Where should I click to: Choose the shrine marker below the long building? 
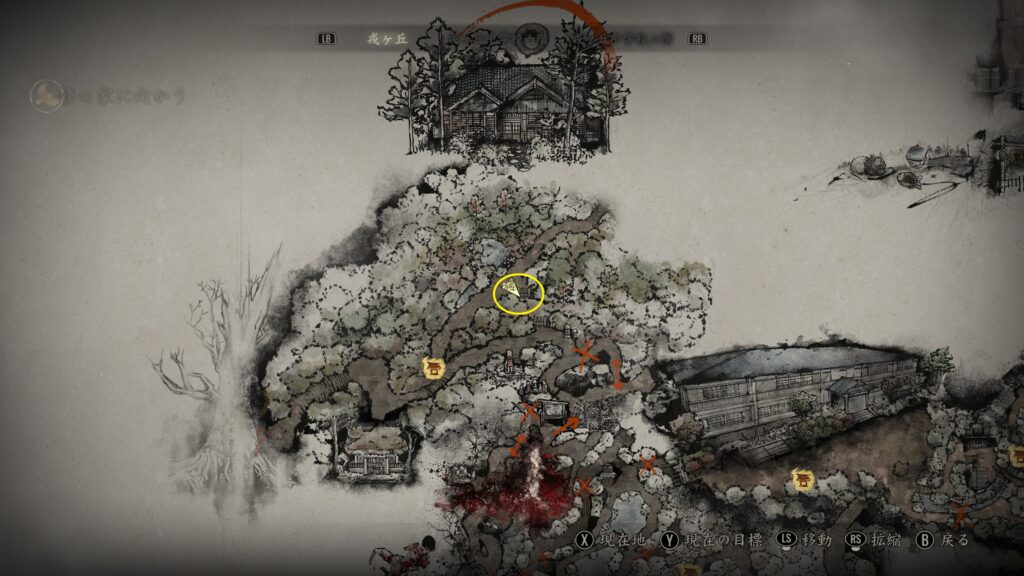coord(802,480)
